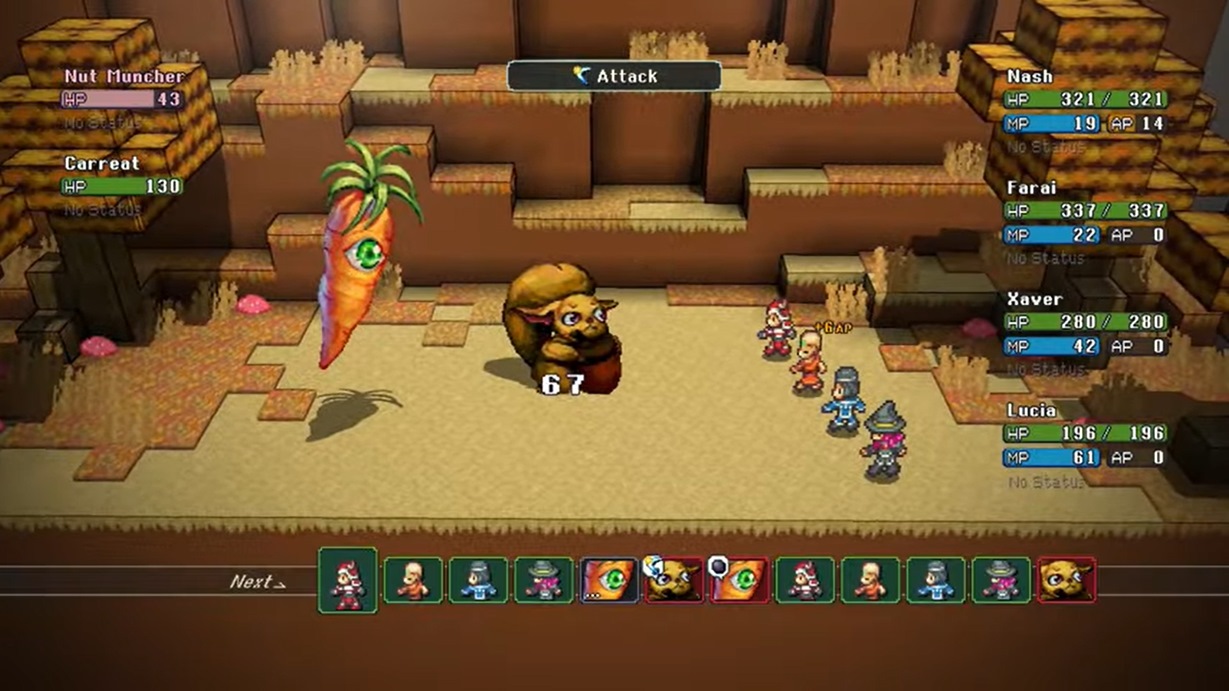
Task: Click the enlarged current-turn Nash portrait
Action: 348,580
